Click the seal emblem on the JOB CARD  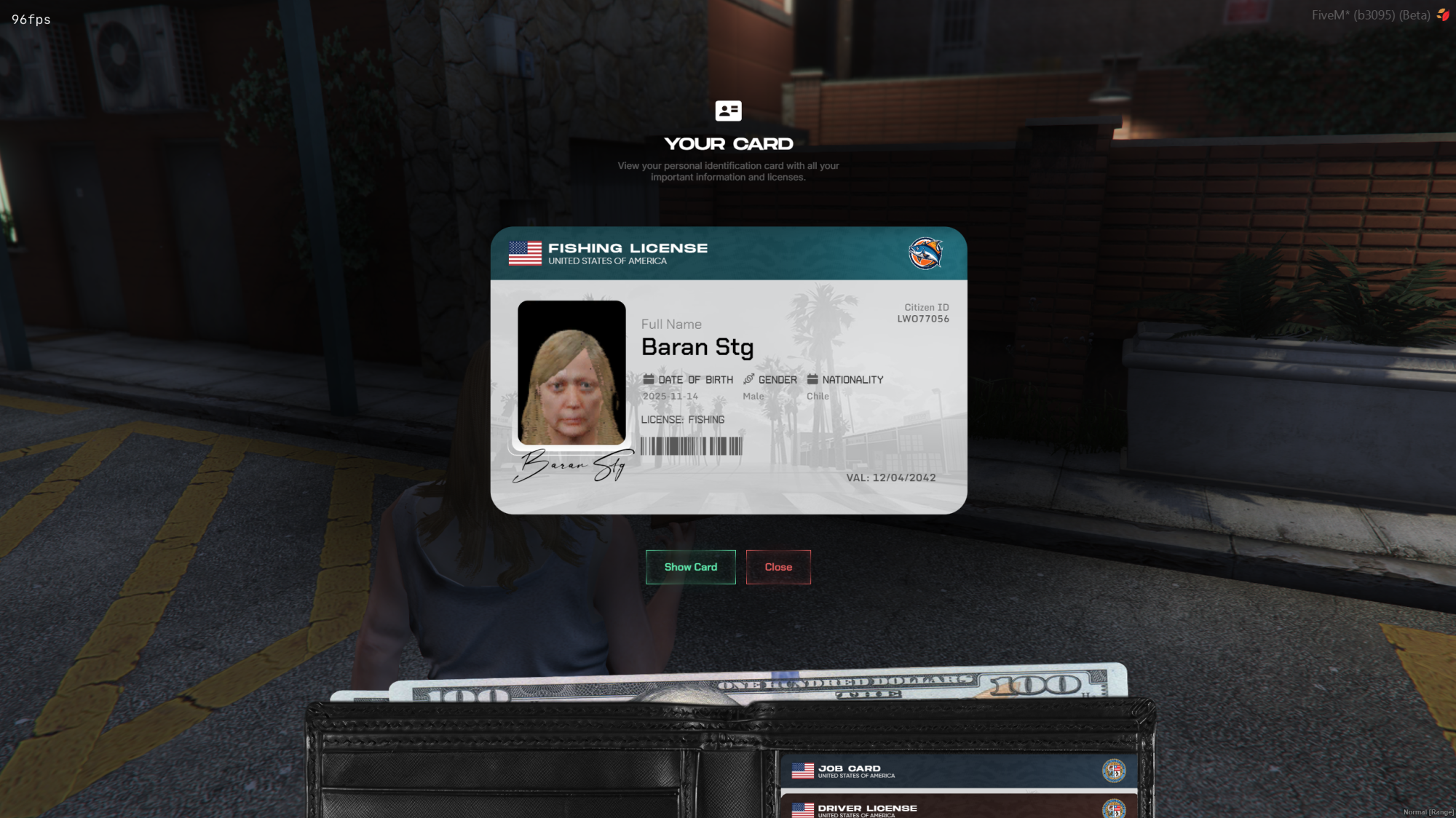[1115, 771]
